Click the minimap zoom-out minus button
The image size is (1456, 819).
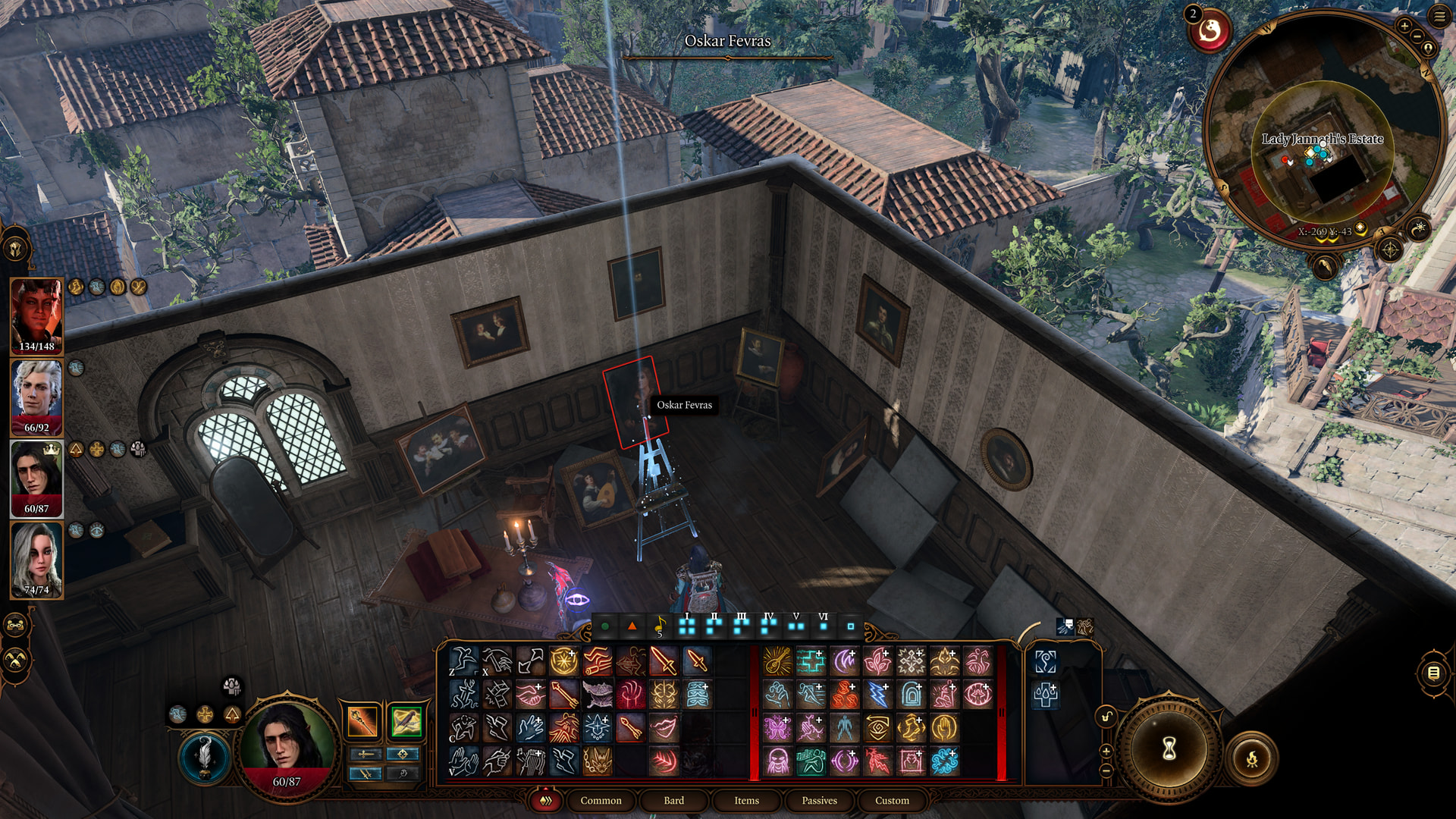click(x=1415, y=38)
